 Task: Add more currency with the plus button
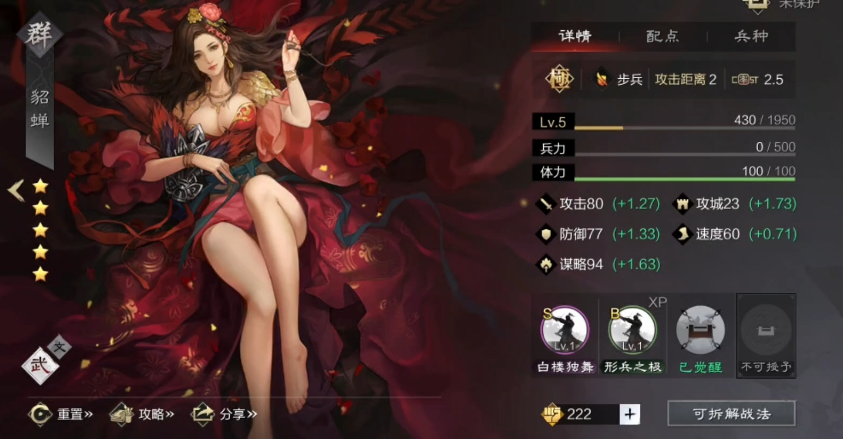pos(629,414)
